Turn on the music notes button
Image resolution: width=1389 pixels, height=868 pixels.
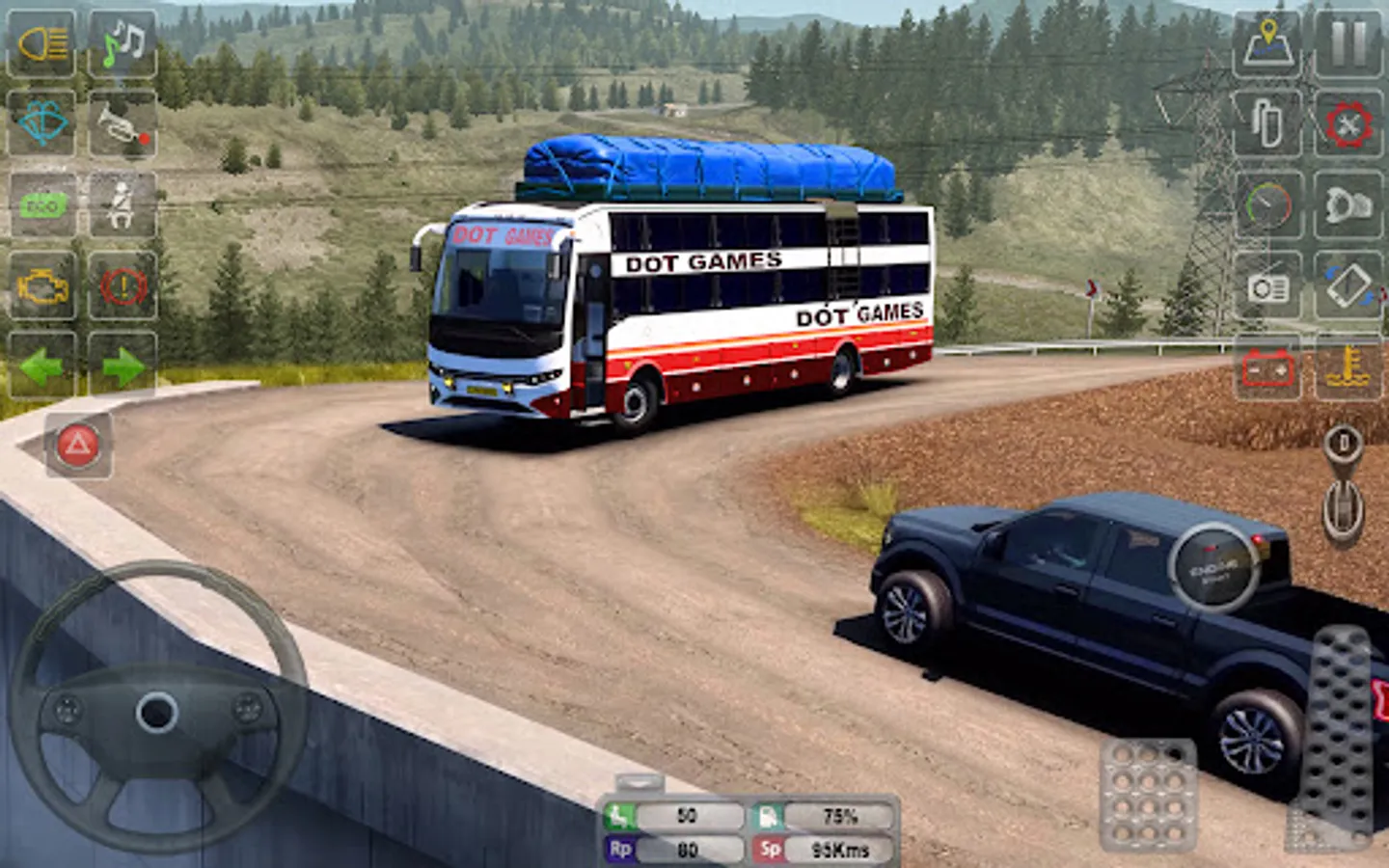(x=123, y=43)
